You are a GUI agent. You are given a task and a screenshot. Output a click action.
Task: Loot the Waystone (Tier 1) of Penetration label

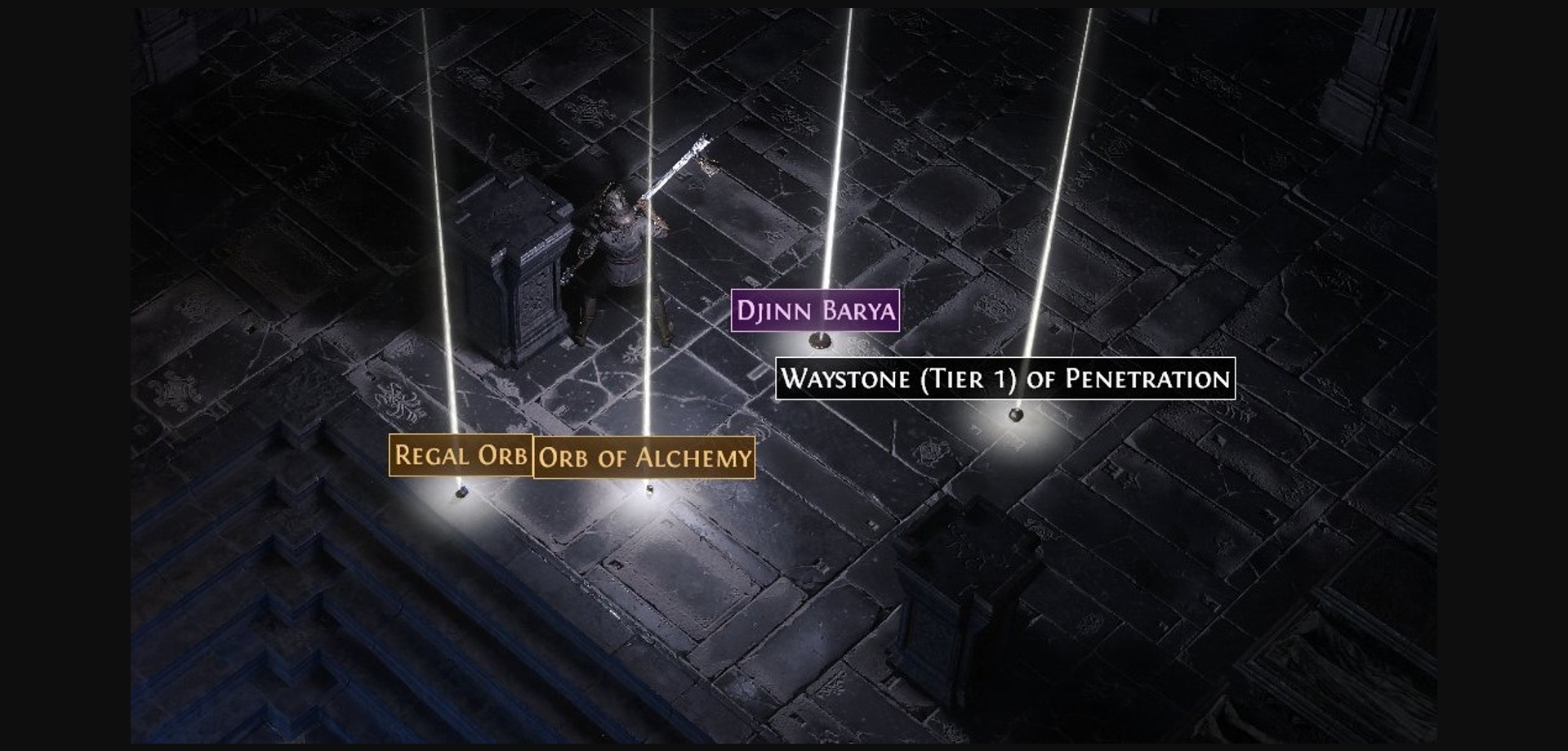(1004, 378)
